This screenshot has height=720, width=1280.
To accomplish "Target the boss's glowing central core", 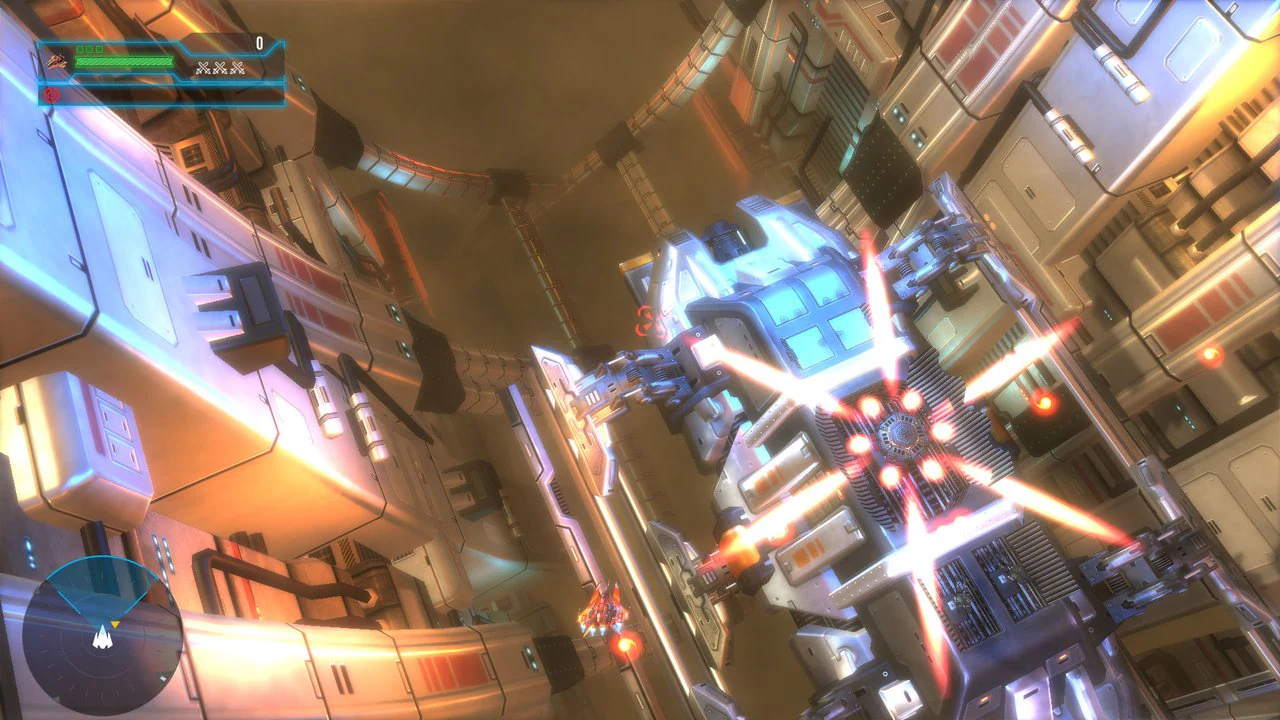I will 898,435.
